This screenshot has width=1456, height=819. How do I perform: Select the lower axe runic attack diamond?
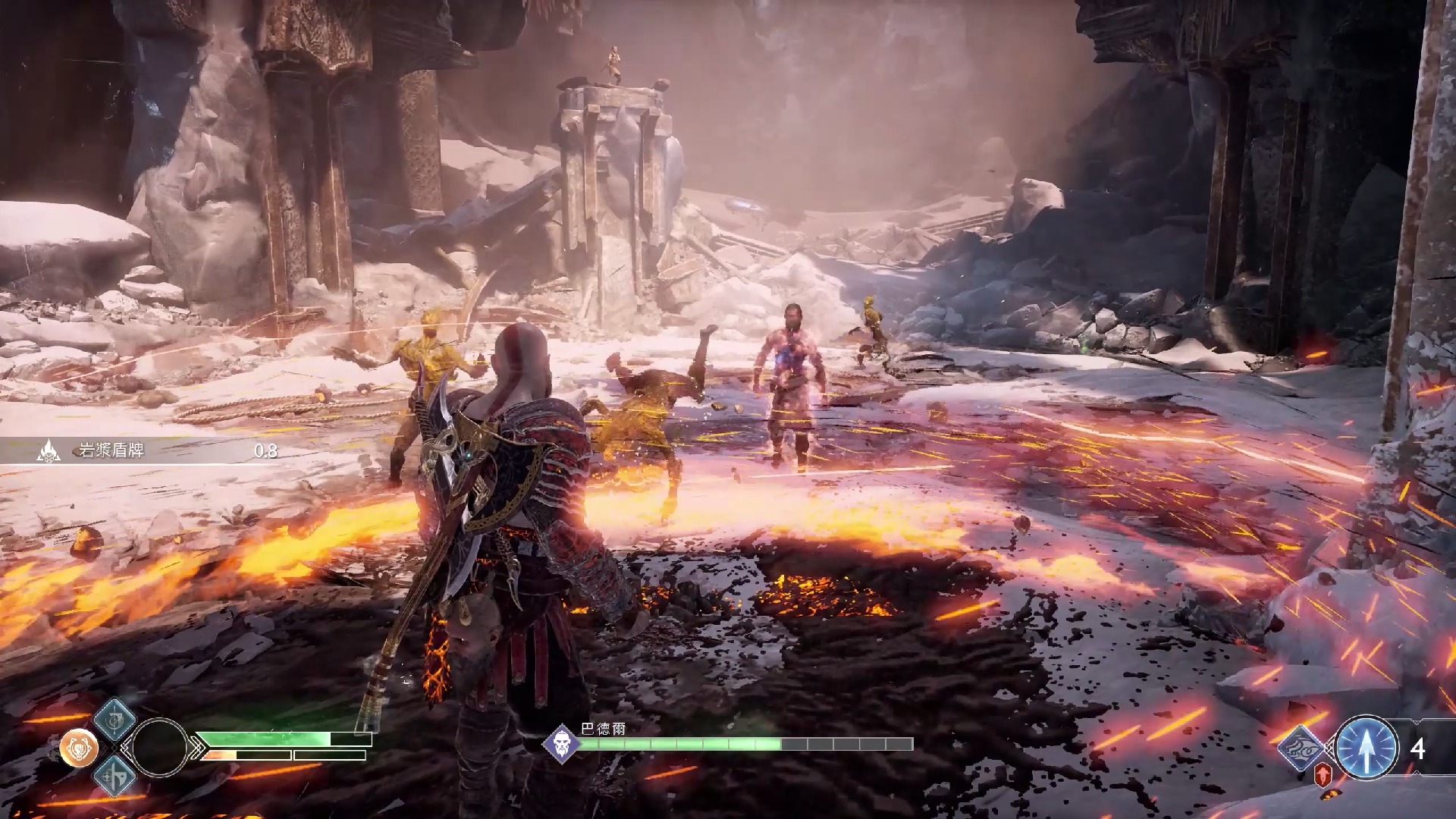pos(115,775)
